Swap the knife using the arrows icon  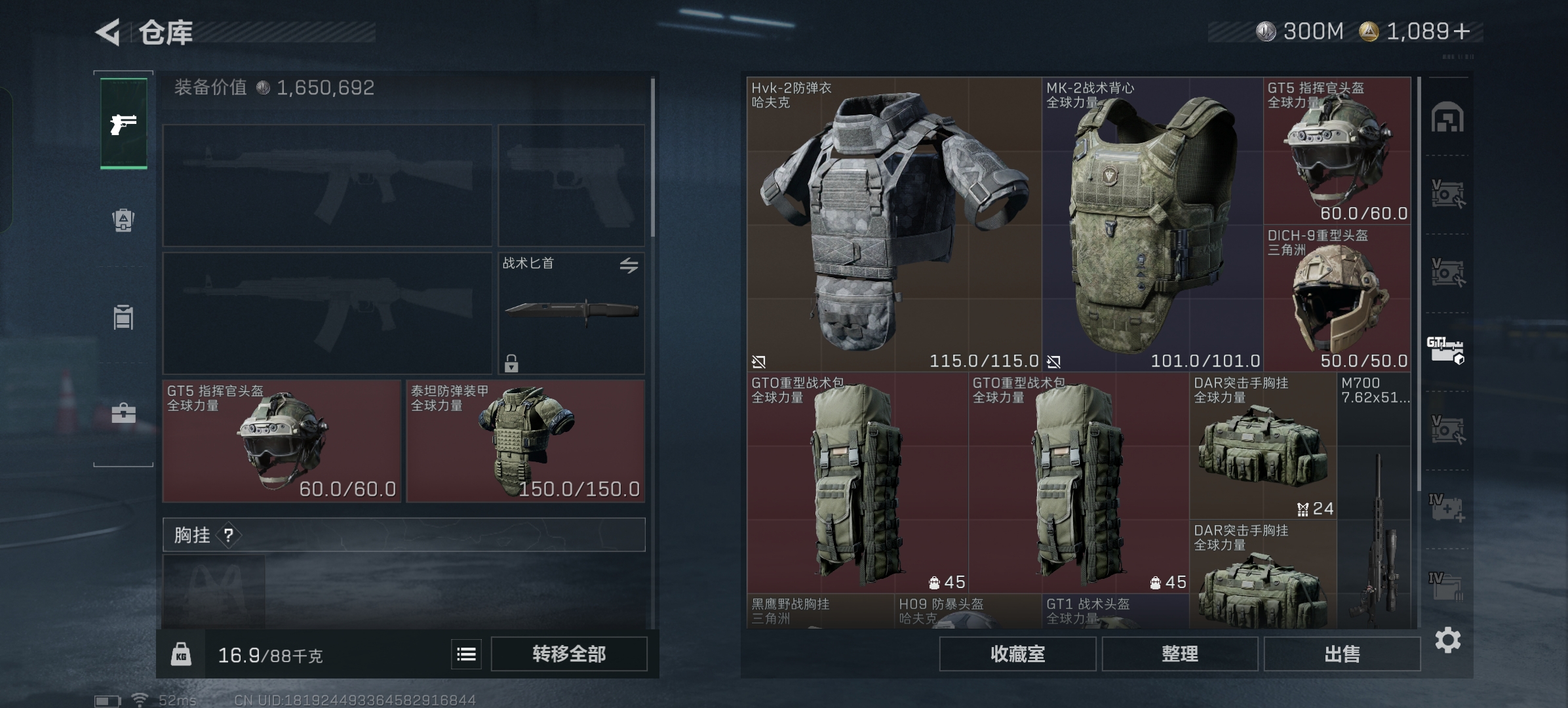tap(629, 265)
